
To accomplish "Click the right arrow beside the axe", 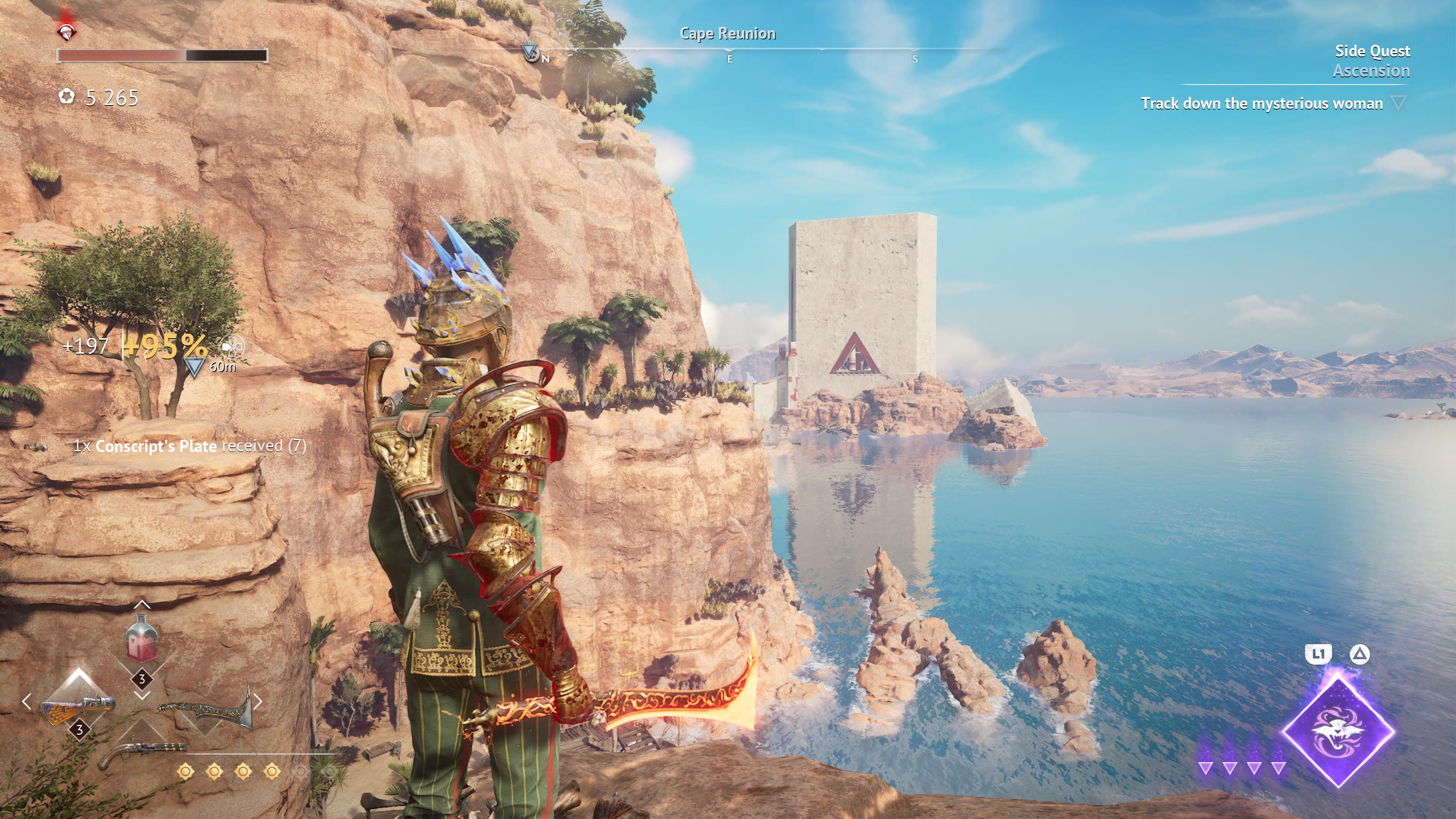I will pos(258,702).
